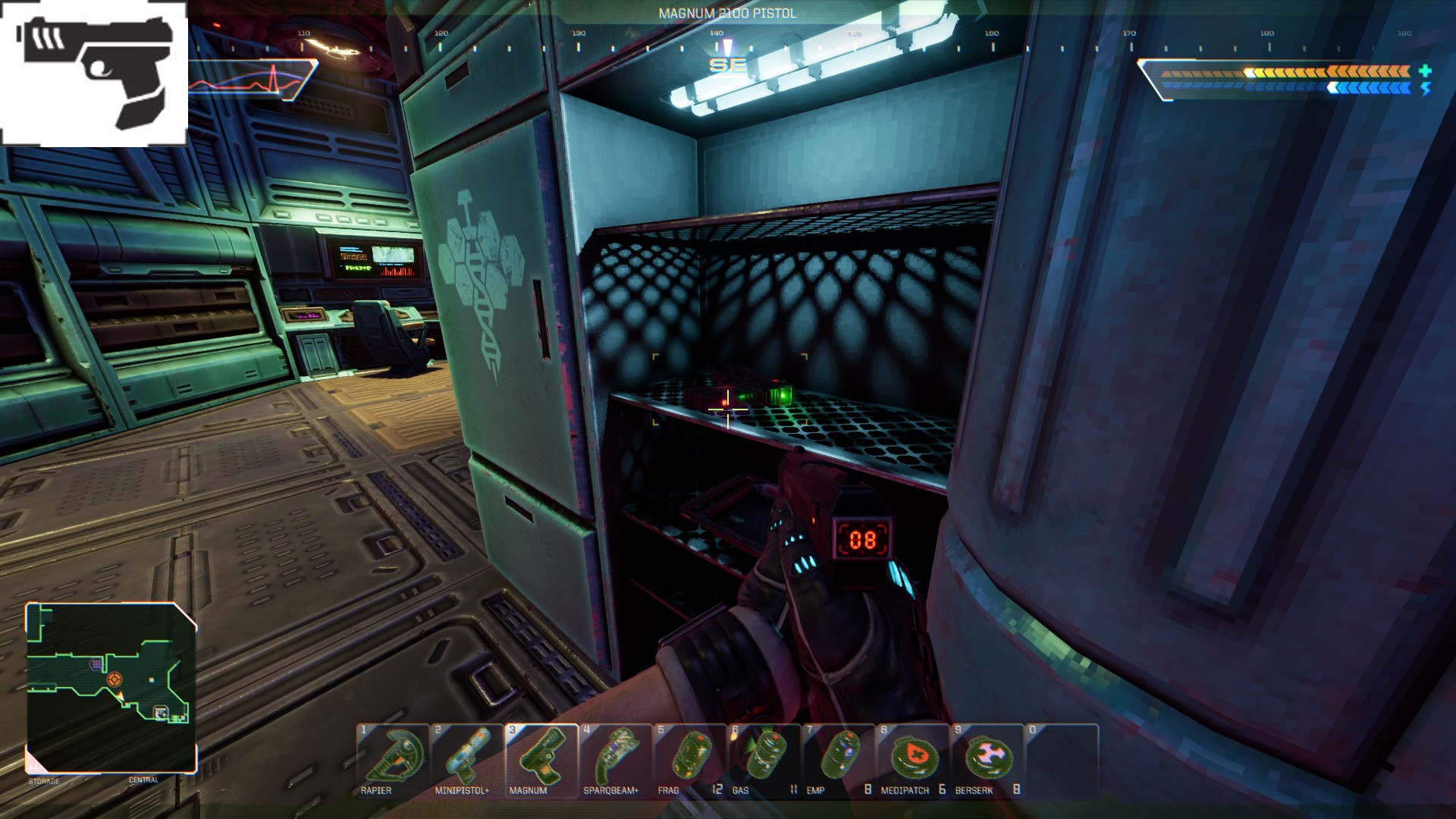Open the minimap
The width and height of the screenshot is (1456, 819).
[111, 687]
